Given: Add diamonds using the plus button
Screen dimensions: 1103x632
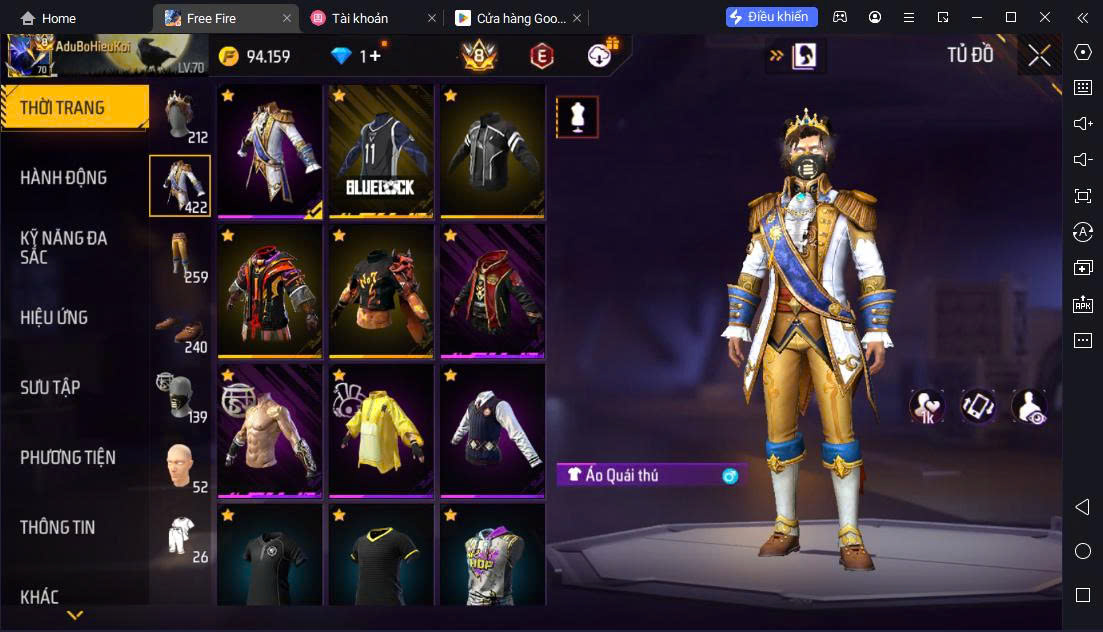Looking at the screenshot, I should pyautogui.click(x=375, y=57).
